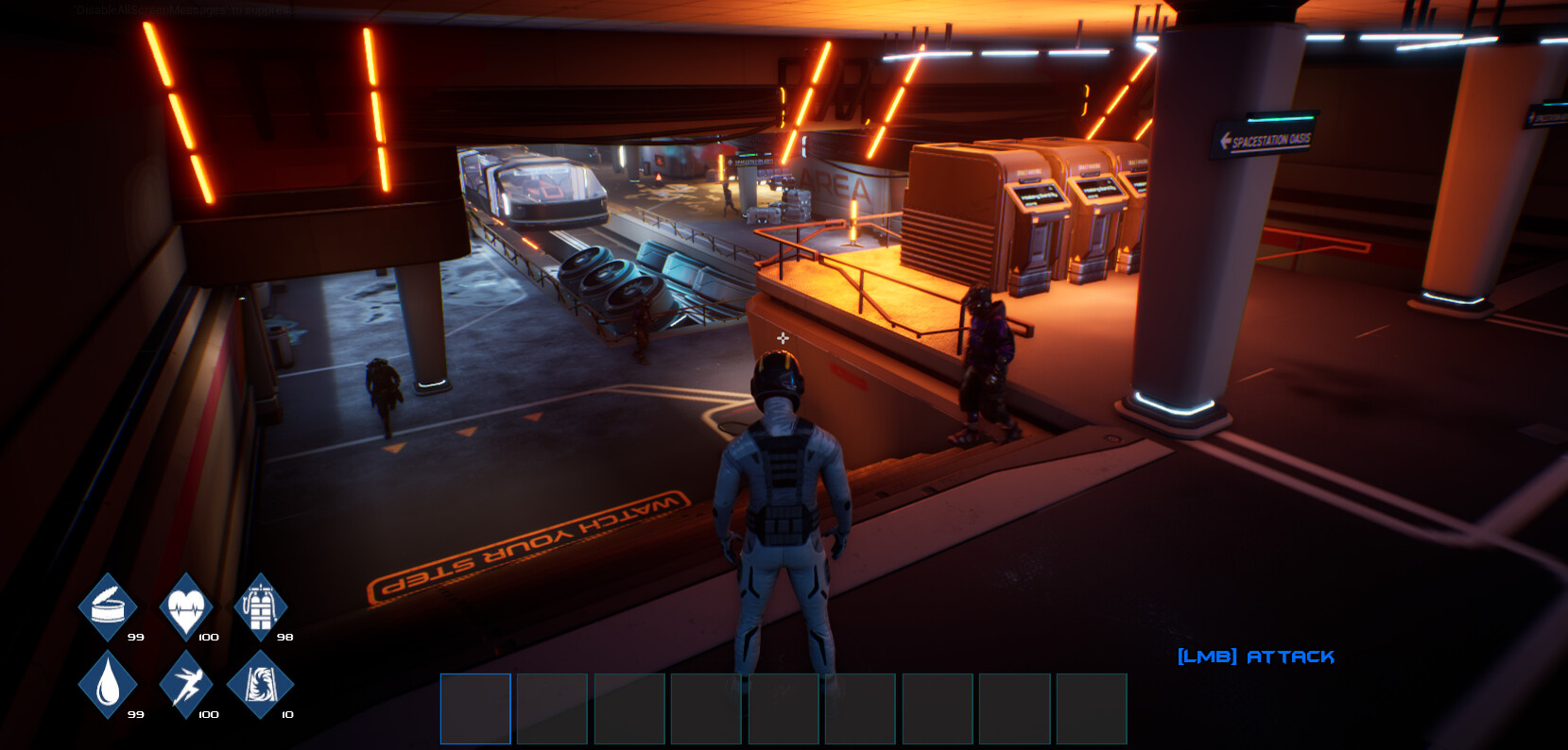Screen dimensions: 1568x750
Task: Expand the 99 value beside the food icon
Action: click(135, 637)
